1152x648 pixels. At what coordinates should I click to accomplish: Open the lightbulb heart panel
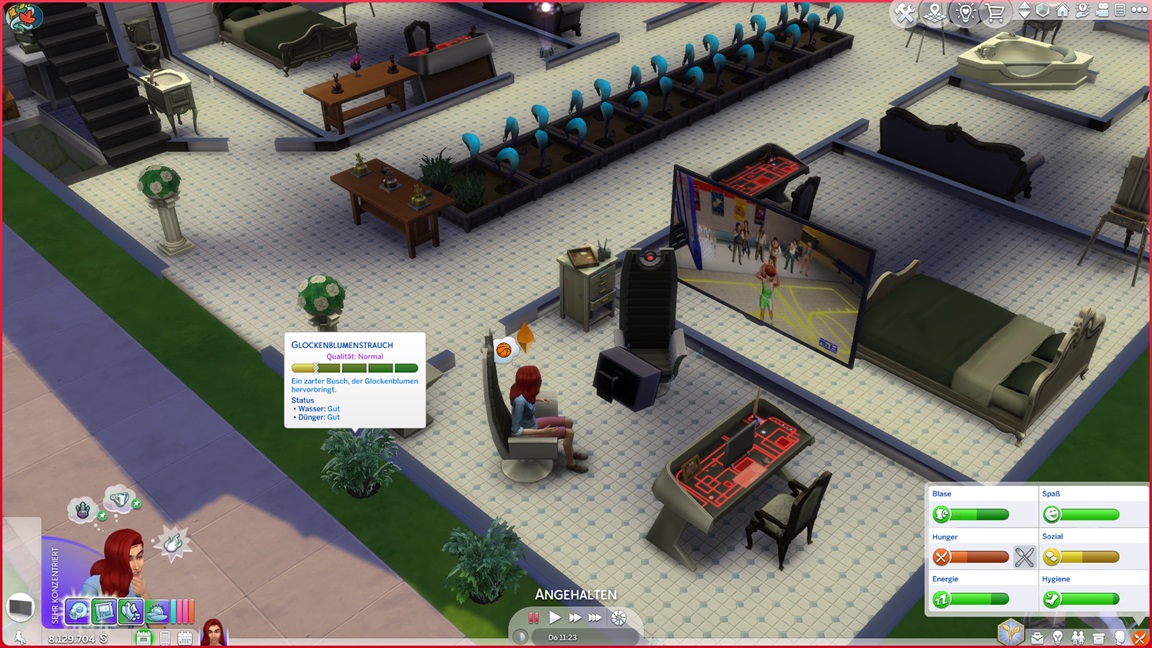pyautogui.click(x=965, y=13)
